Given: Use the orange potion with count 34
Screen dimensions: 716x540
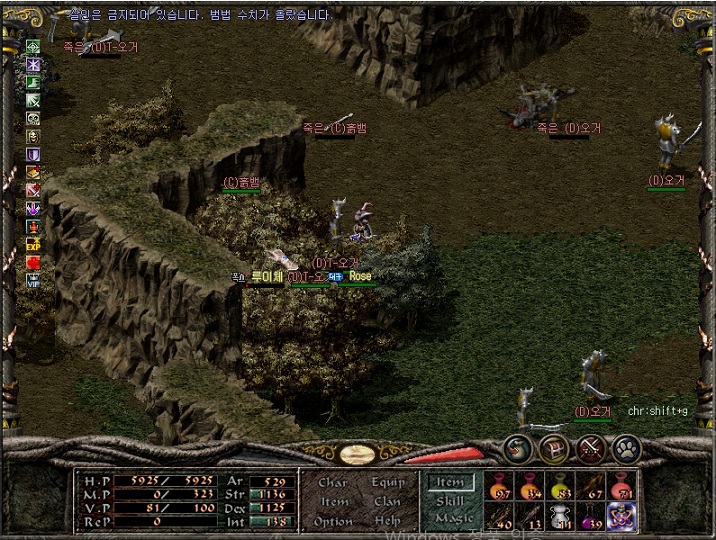Looking at the screenshot, I should pyautogui.click(x=530, y=485).
